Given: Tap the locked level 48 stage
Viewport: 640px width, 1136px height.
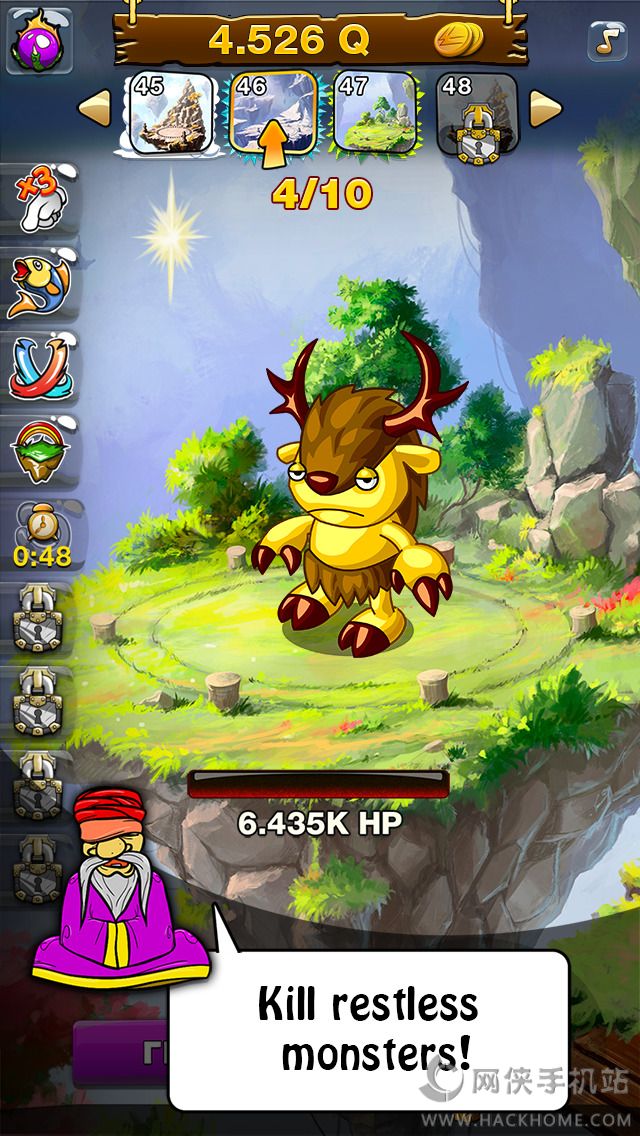Looking at the screenshot, I should click(477, 112).
